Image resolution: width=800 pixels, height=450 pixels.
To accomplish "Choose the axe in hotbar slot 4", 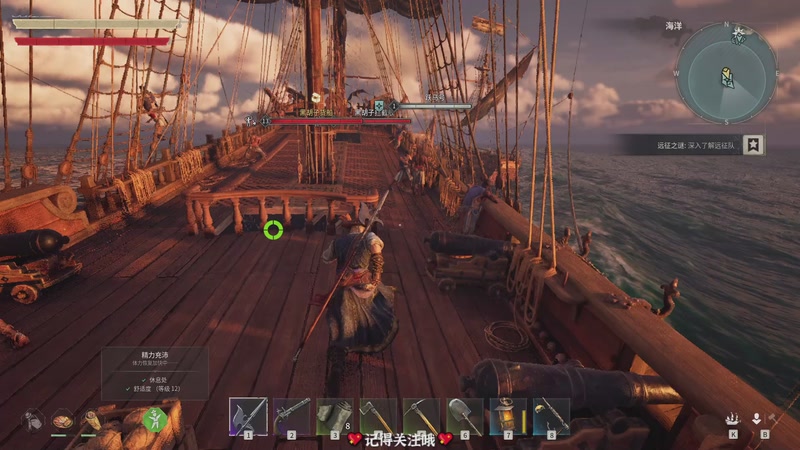I will 378,416.
